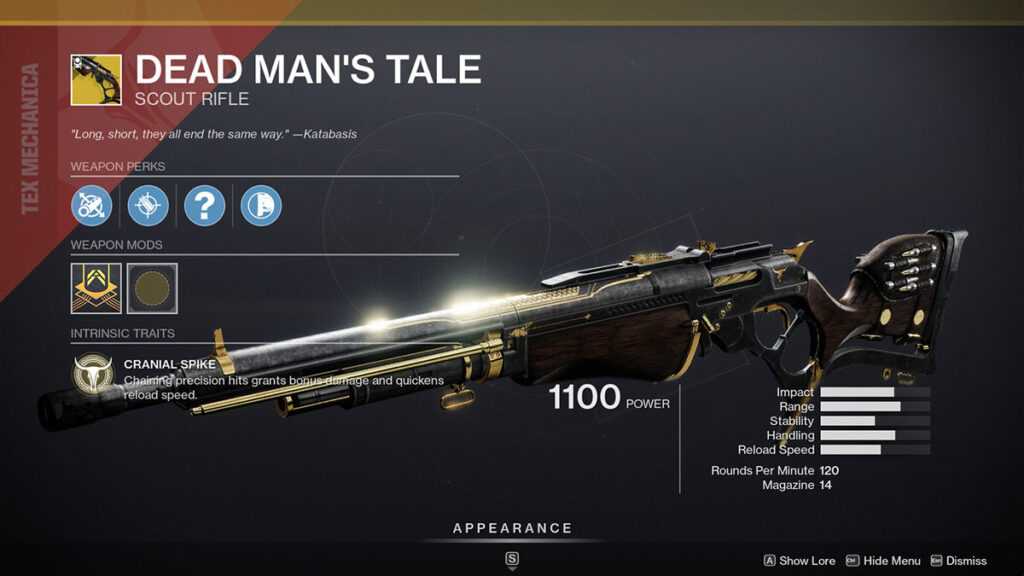This screenshot has width=1024, height=576.
Task: Open the question mark weapon perk
Action: tap(205, 205)
